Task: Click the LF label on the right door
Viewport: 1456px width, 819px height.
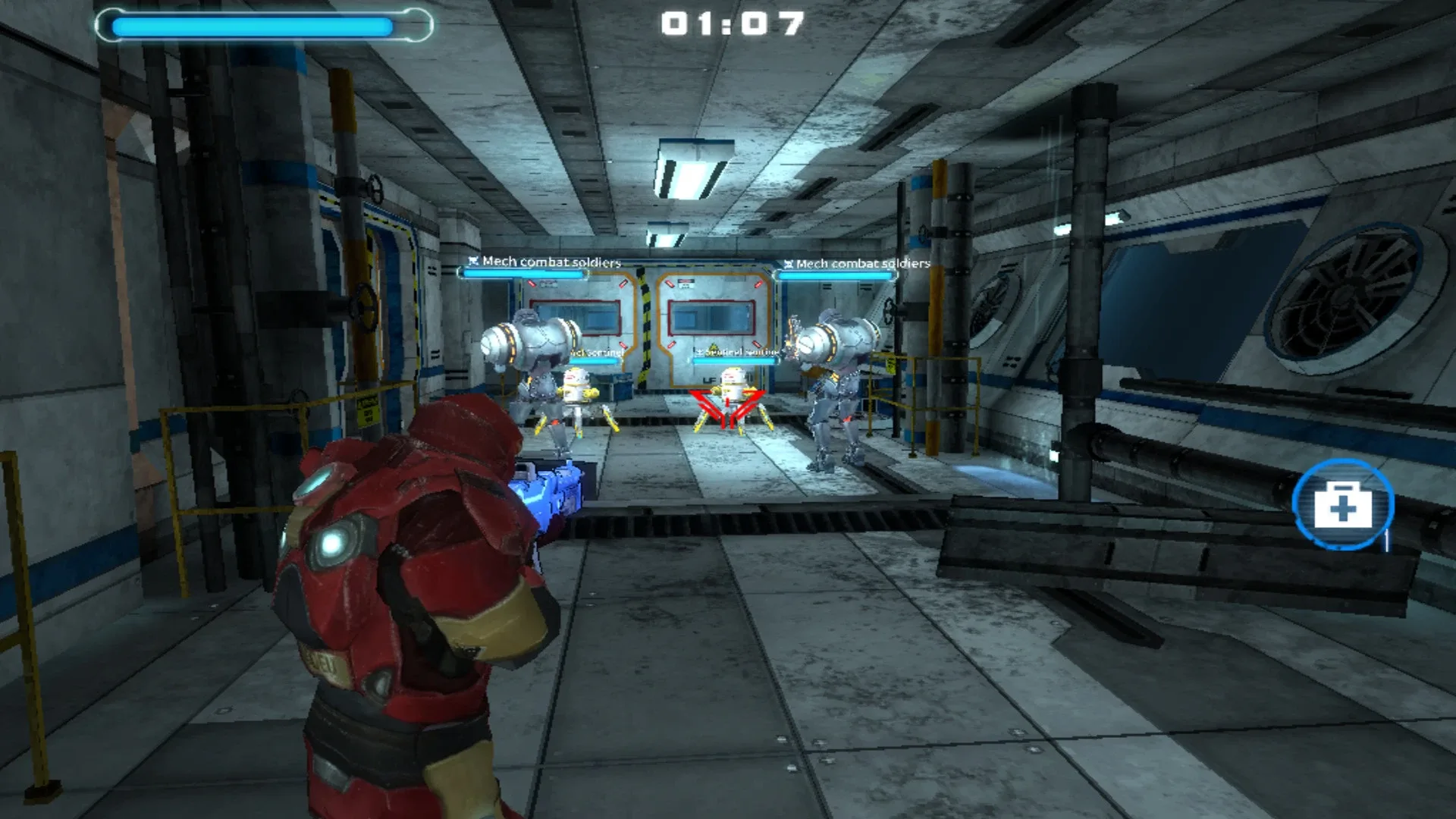Action: (x=710, y=379)
